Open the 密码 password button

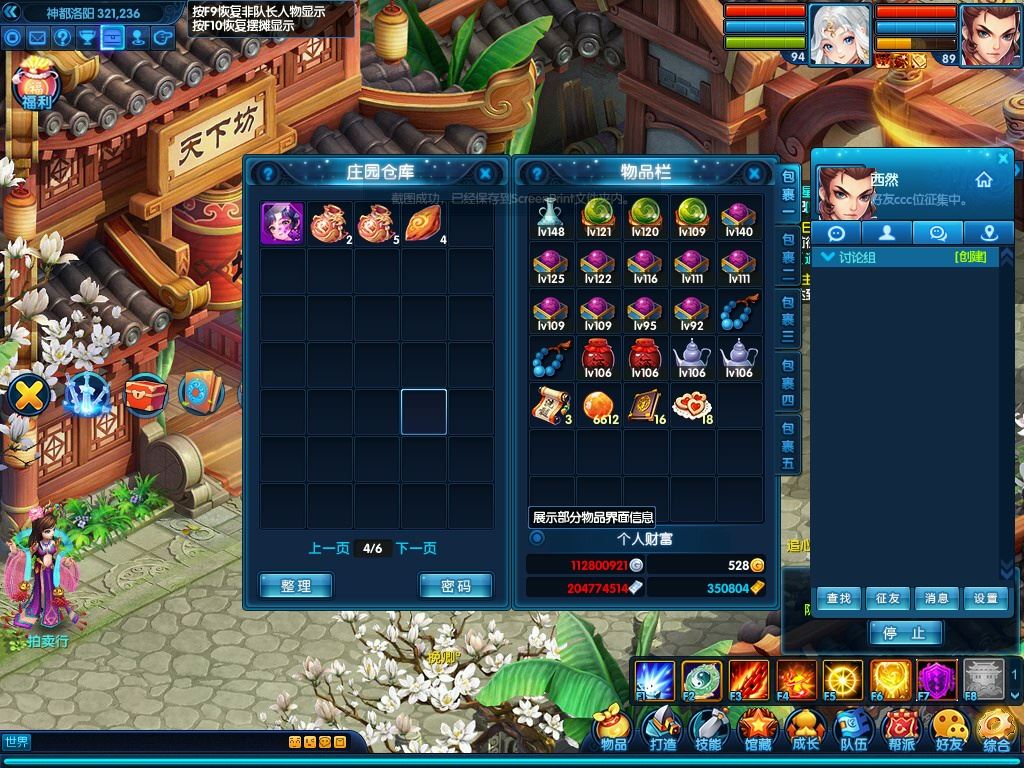455,586
